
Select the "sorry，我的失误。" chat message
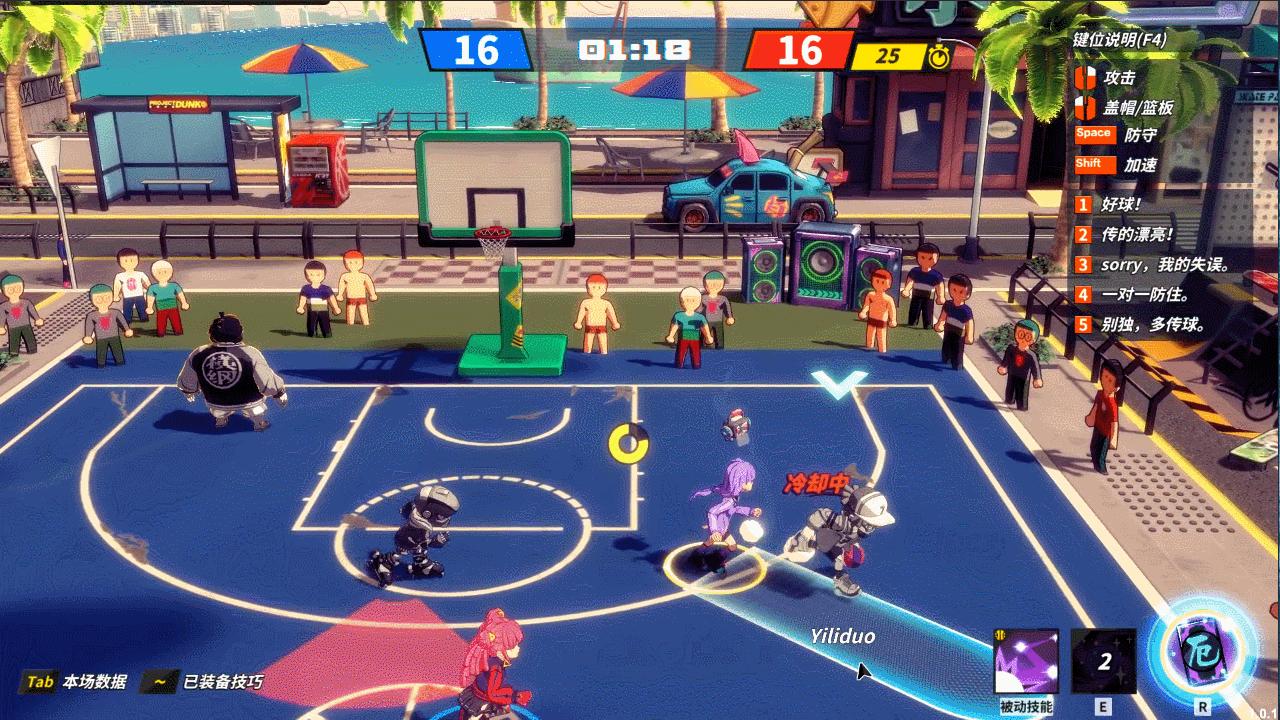pyautogui.click(x=1164, y=265)
